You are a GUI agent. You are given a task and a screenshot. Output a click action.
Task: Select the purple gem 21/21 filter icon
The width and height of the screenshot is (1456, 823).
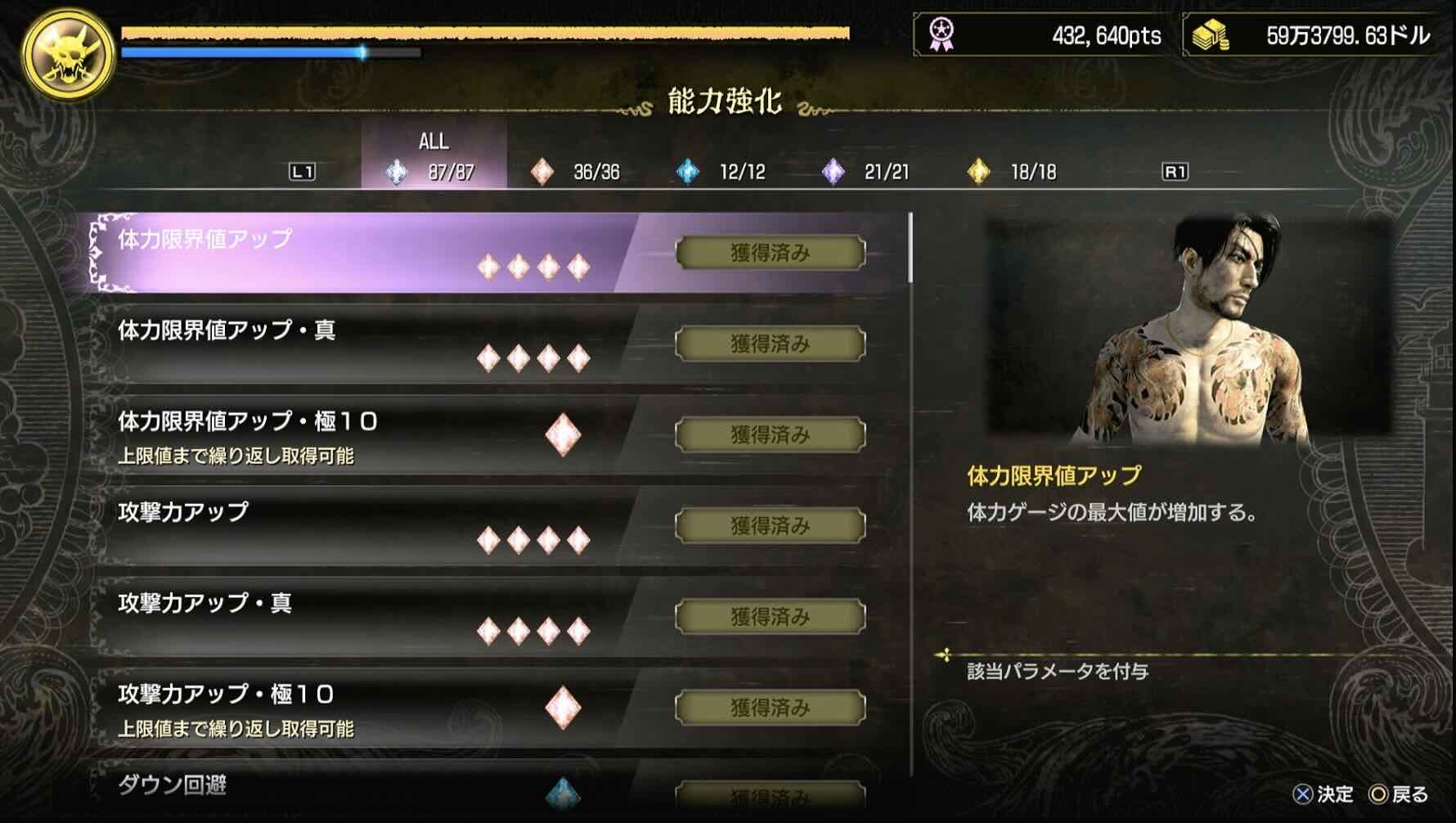832,173
